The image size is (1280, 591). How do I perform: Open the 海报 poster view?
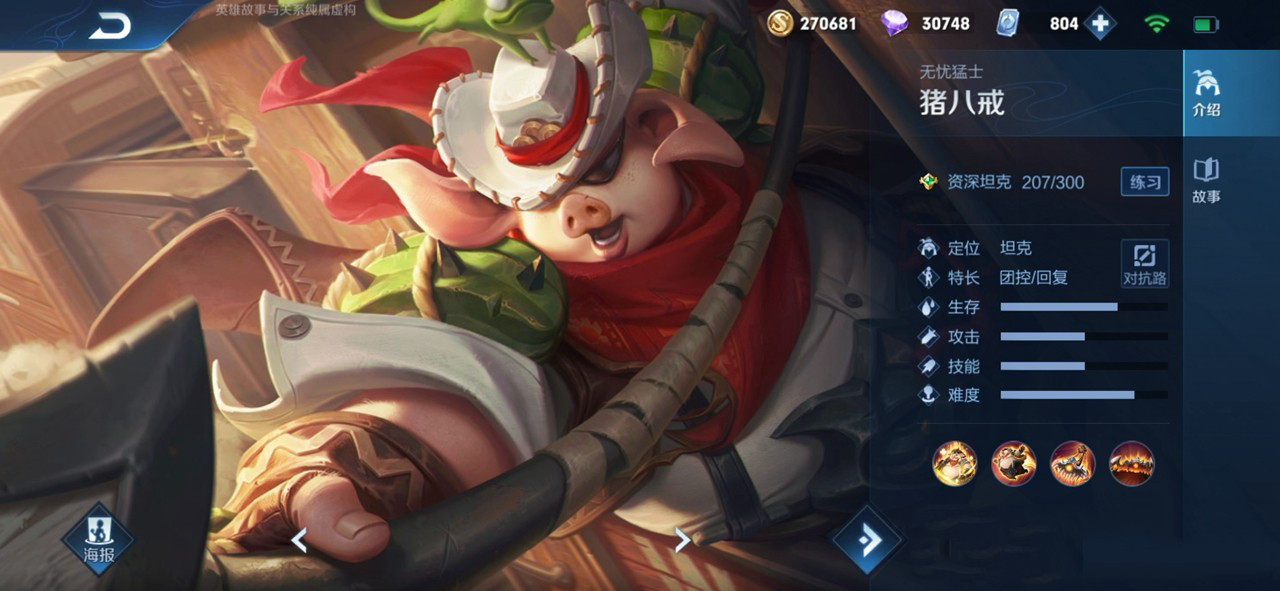(98, 541)
